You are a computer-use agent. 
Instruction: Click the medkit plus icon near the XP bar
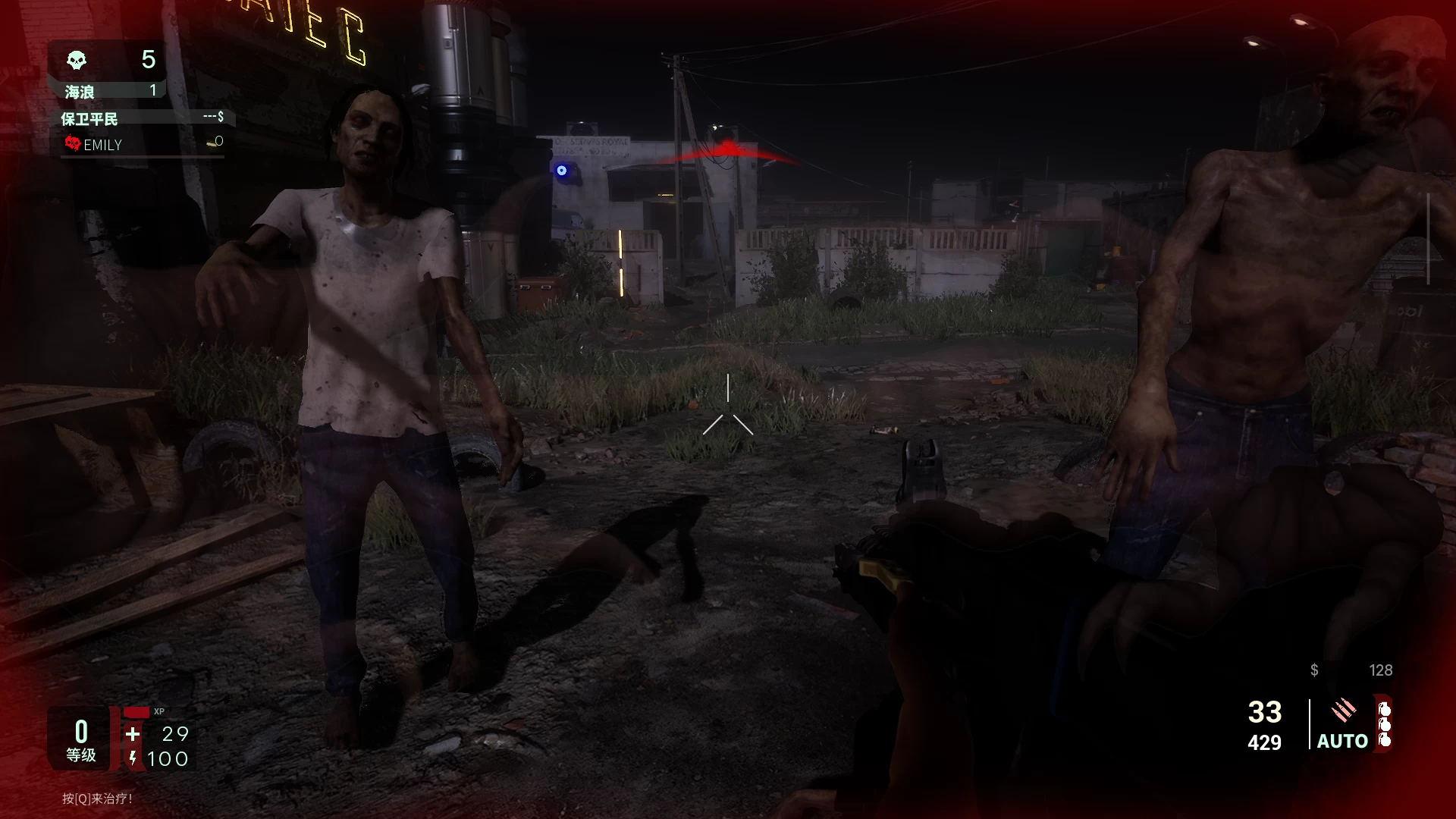133,734
